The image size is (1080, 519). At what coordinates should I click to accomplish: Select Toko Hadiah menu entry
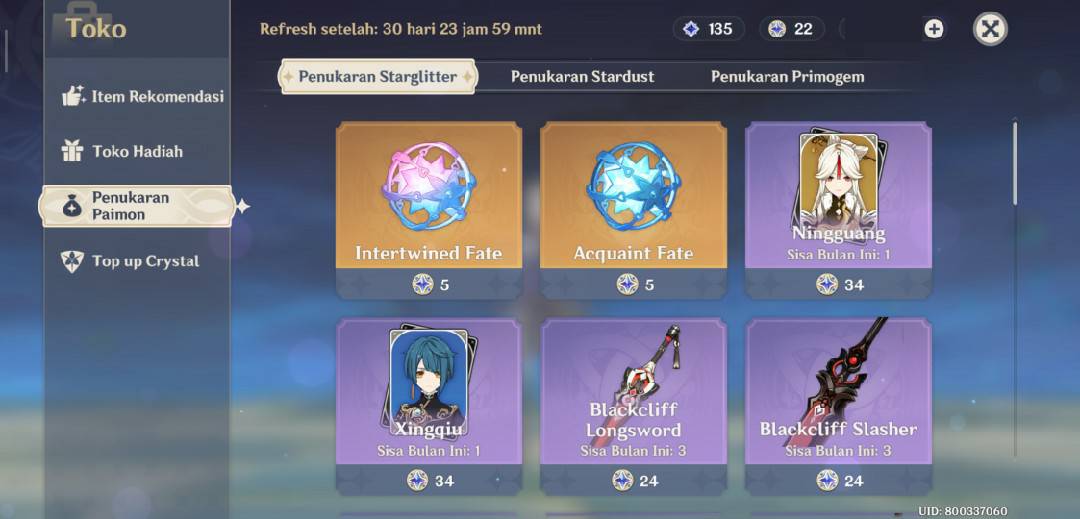[x=136, y=151]
